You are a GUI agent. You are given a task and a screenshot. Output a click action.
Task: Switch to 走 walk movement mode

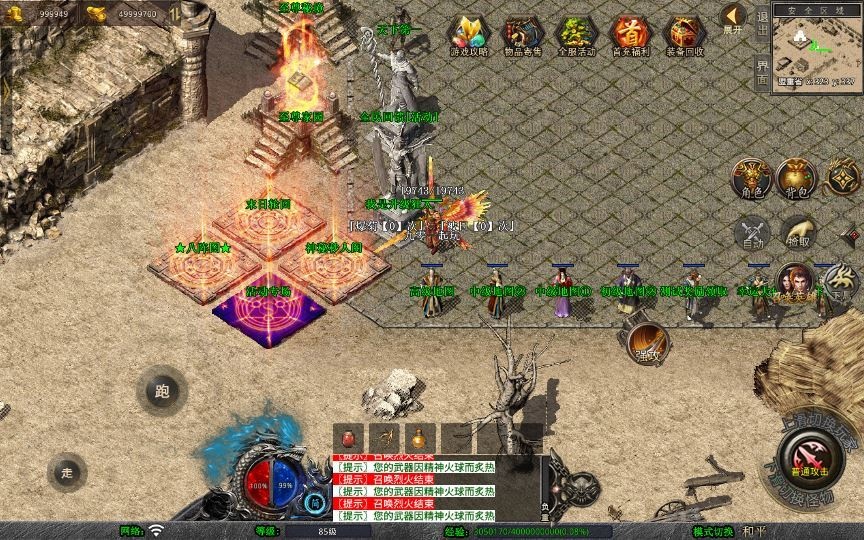(x=67, y=471)
